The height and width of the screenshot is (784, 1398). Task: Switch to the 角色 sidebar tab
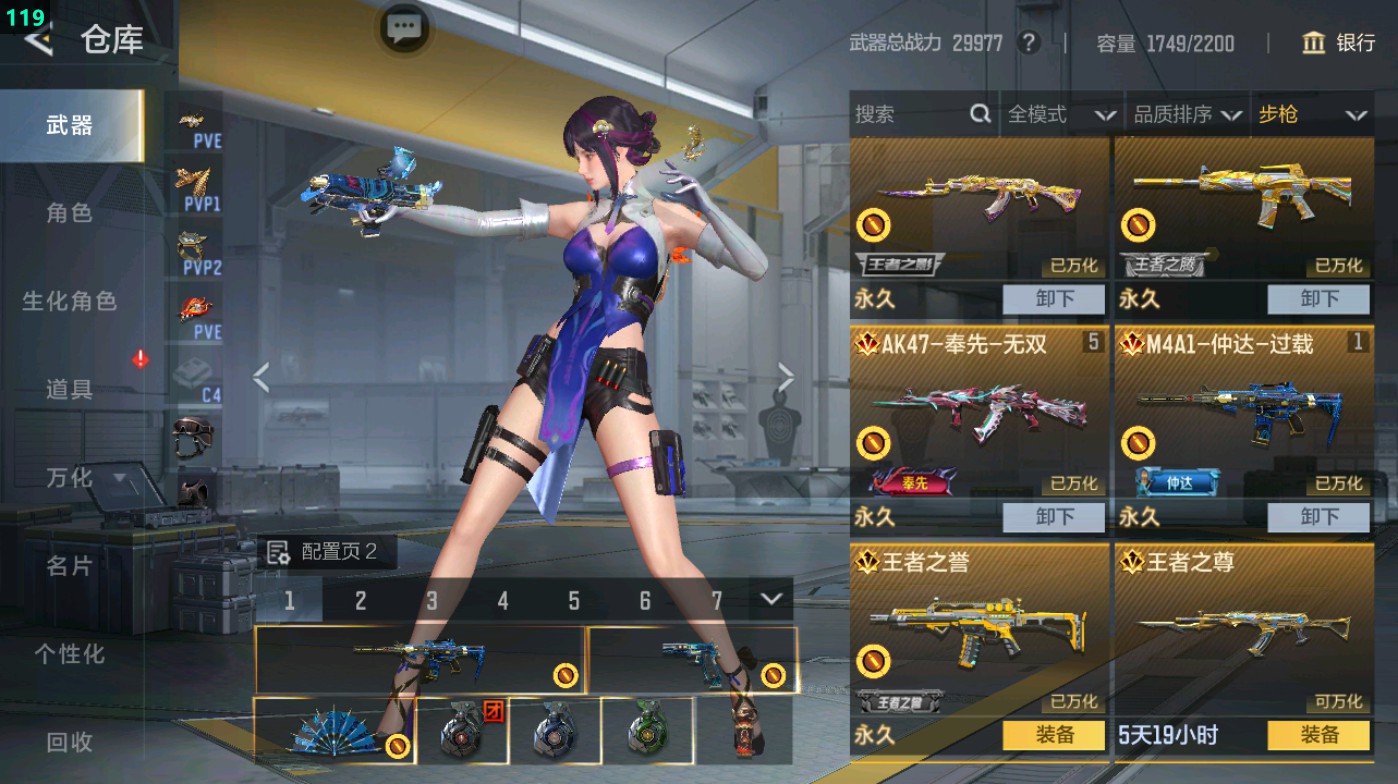coord(70,213)
